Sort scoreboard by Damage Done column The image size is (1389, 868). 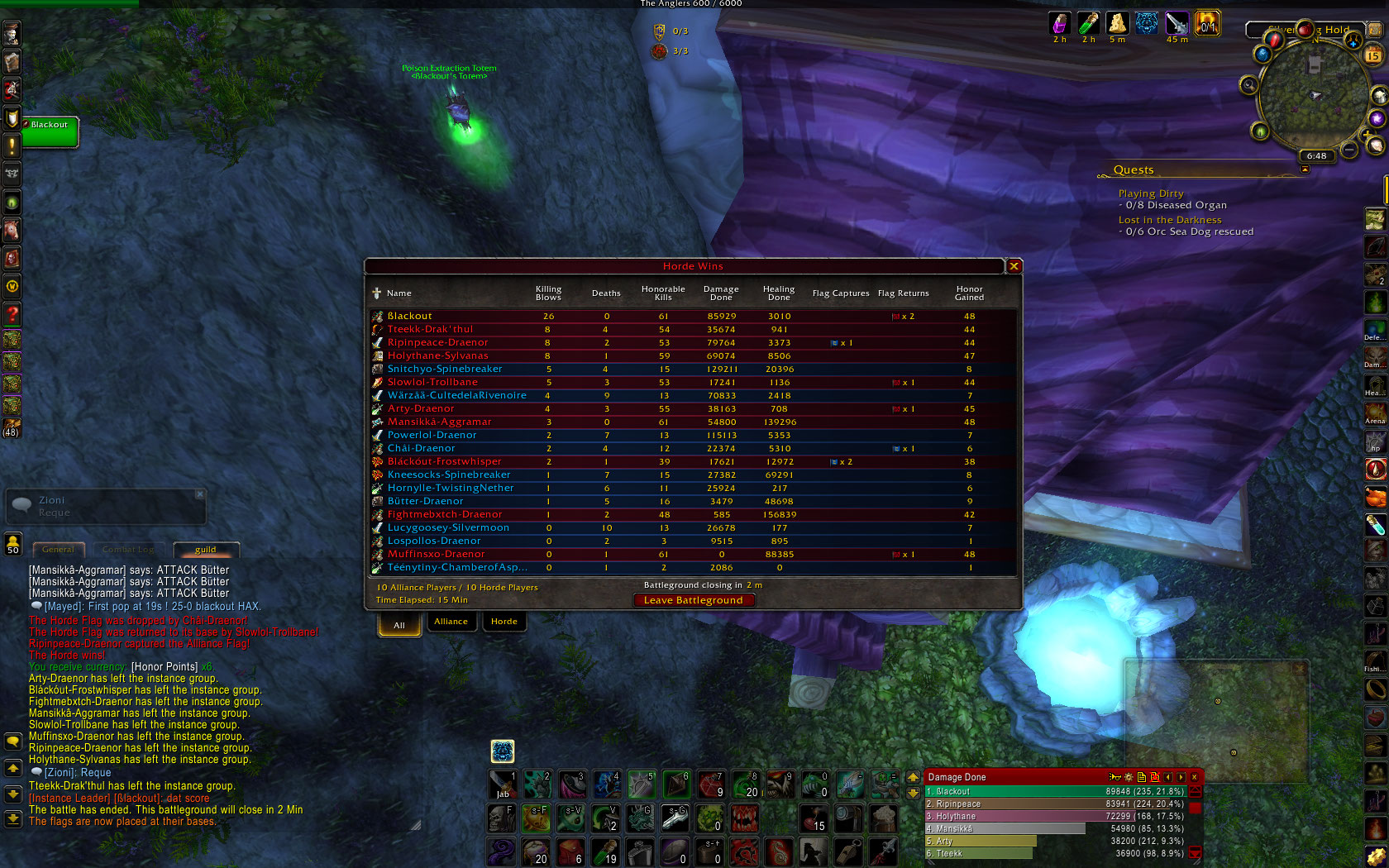[x=721, y=293]
